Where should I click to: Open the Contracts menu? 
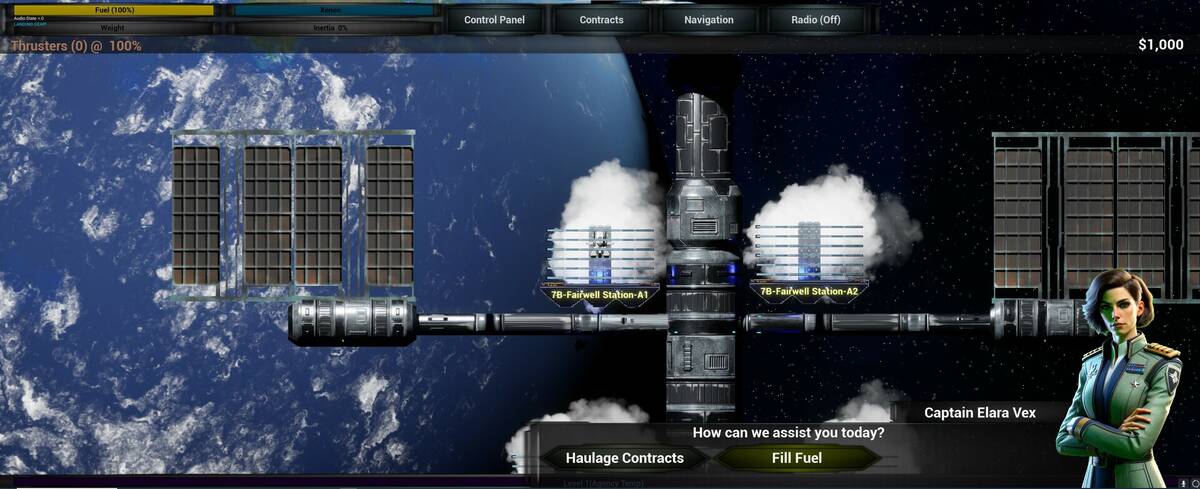(x=601, y=20)
